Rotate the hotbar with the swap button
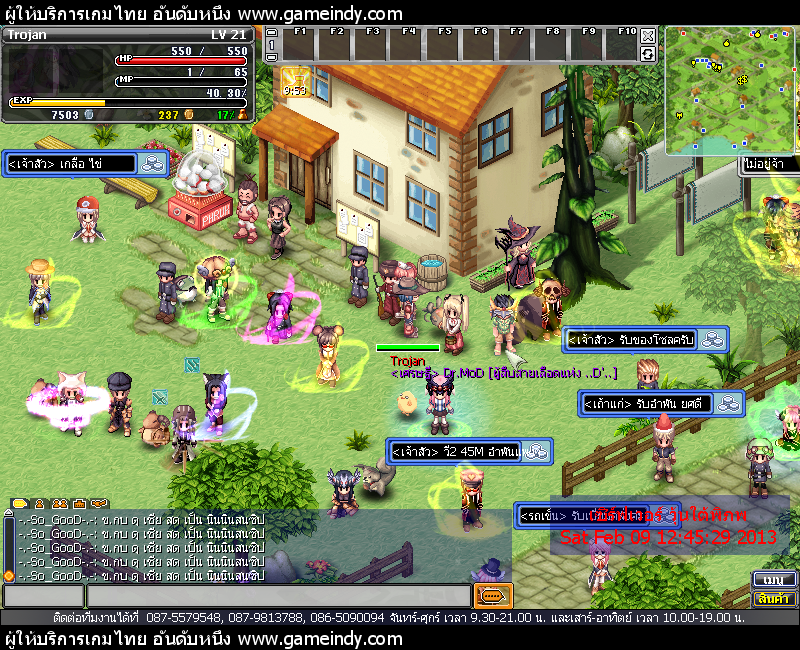The width and height of the screenshot is (800, 650). click(648, 53)
